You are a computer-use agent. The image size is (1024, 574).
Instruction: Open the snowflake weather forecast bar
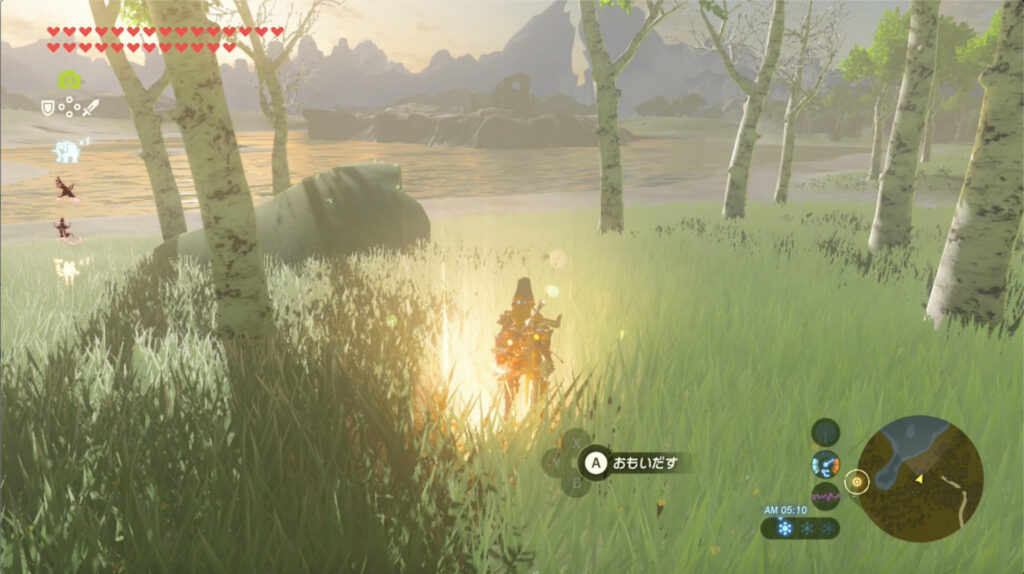800,528
